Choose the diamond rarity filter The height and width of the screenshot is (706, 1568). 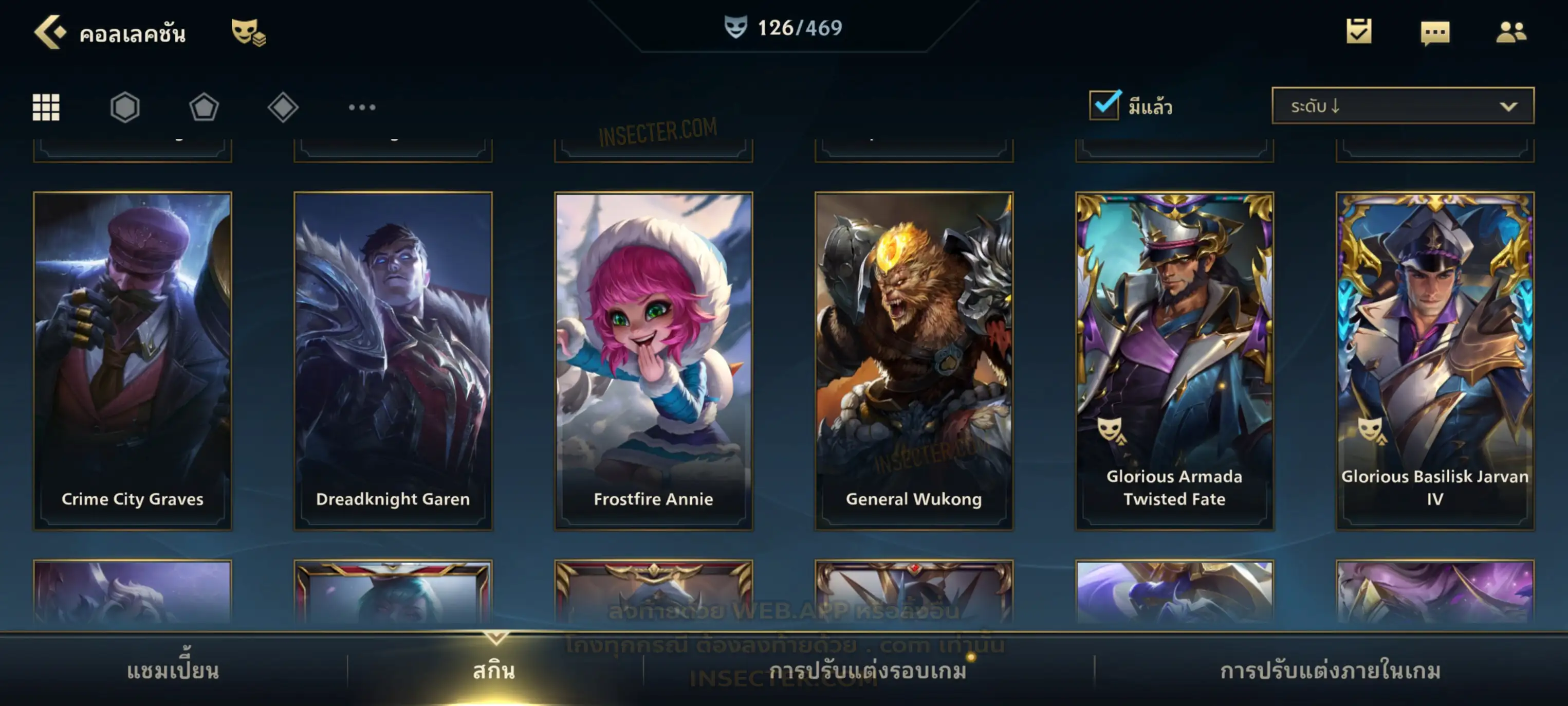point(283,107)
